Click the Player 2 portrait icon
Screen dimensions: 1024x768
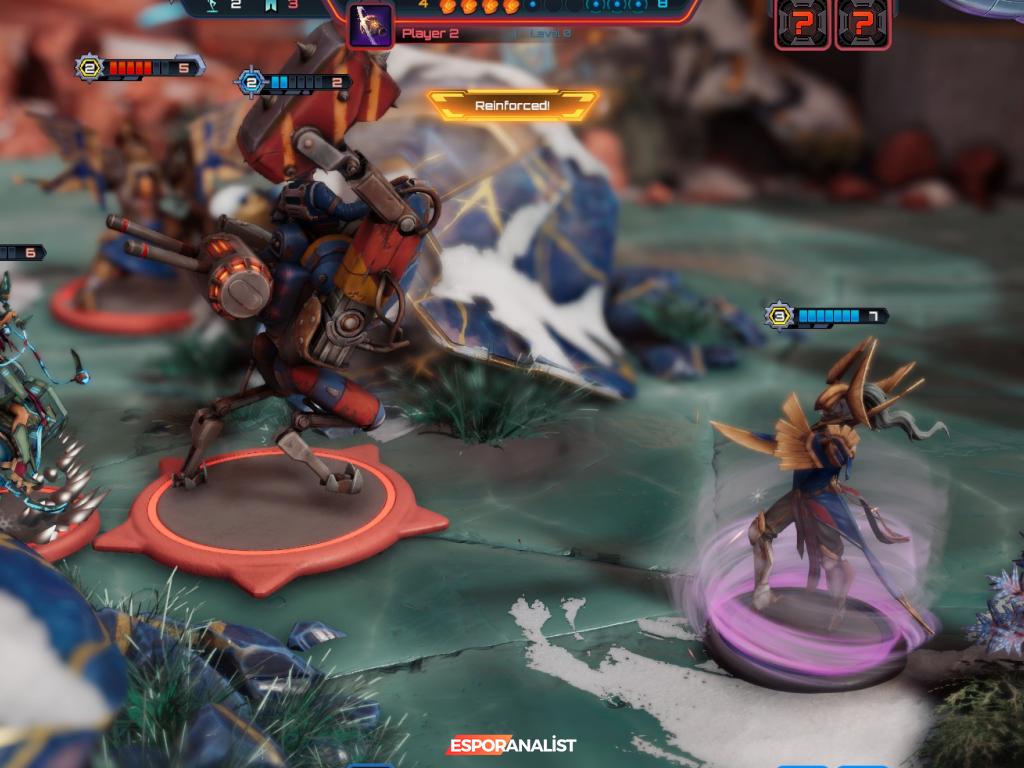pos(370,24)
